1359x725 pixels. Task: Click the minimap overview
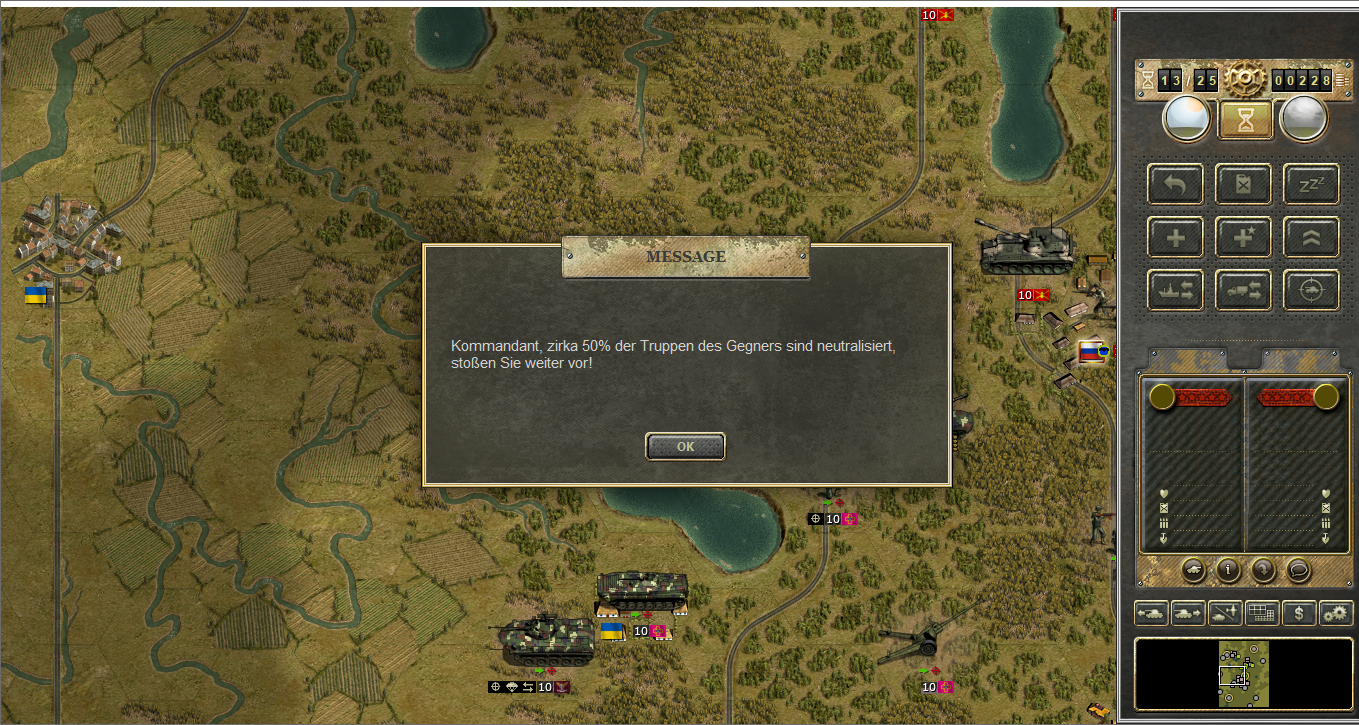[x=1244, y=675]
